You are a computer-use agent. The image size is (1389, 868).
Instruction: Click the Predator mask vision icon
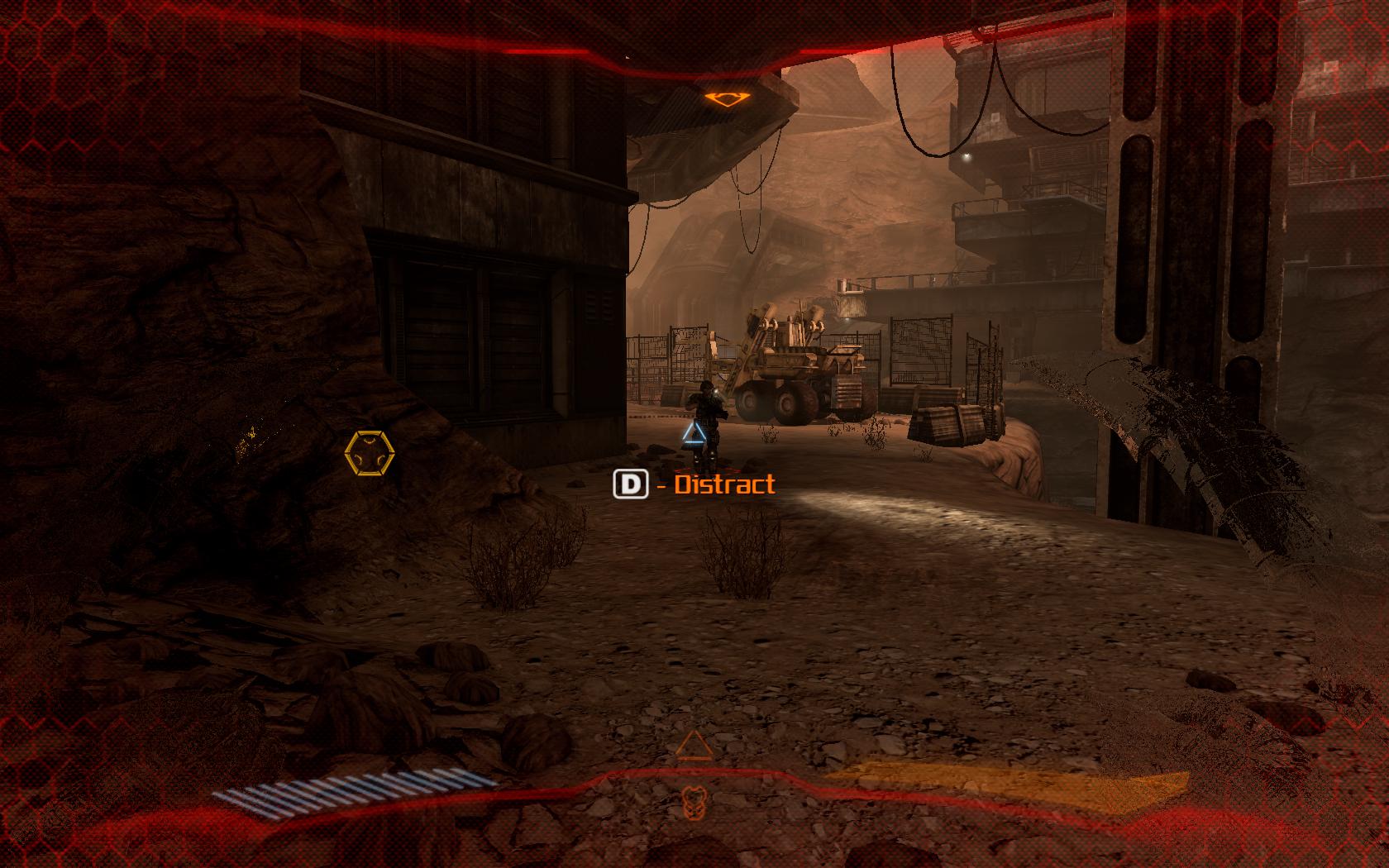694,799
